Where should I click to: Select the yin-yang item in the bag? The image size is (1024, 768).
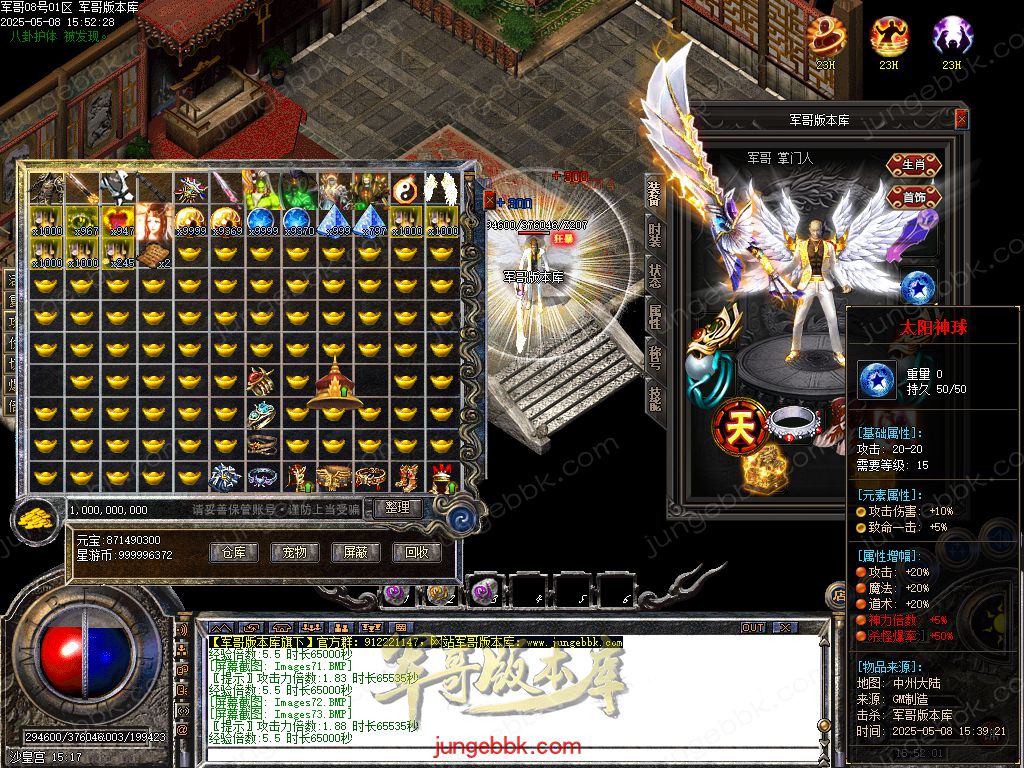pyautogui.click(x=405, y=188)
